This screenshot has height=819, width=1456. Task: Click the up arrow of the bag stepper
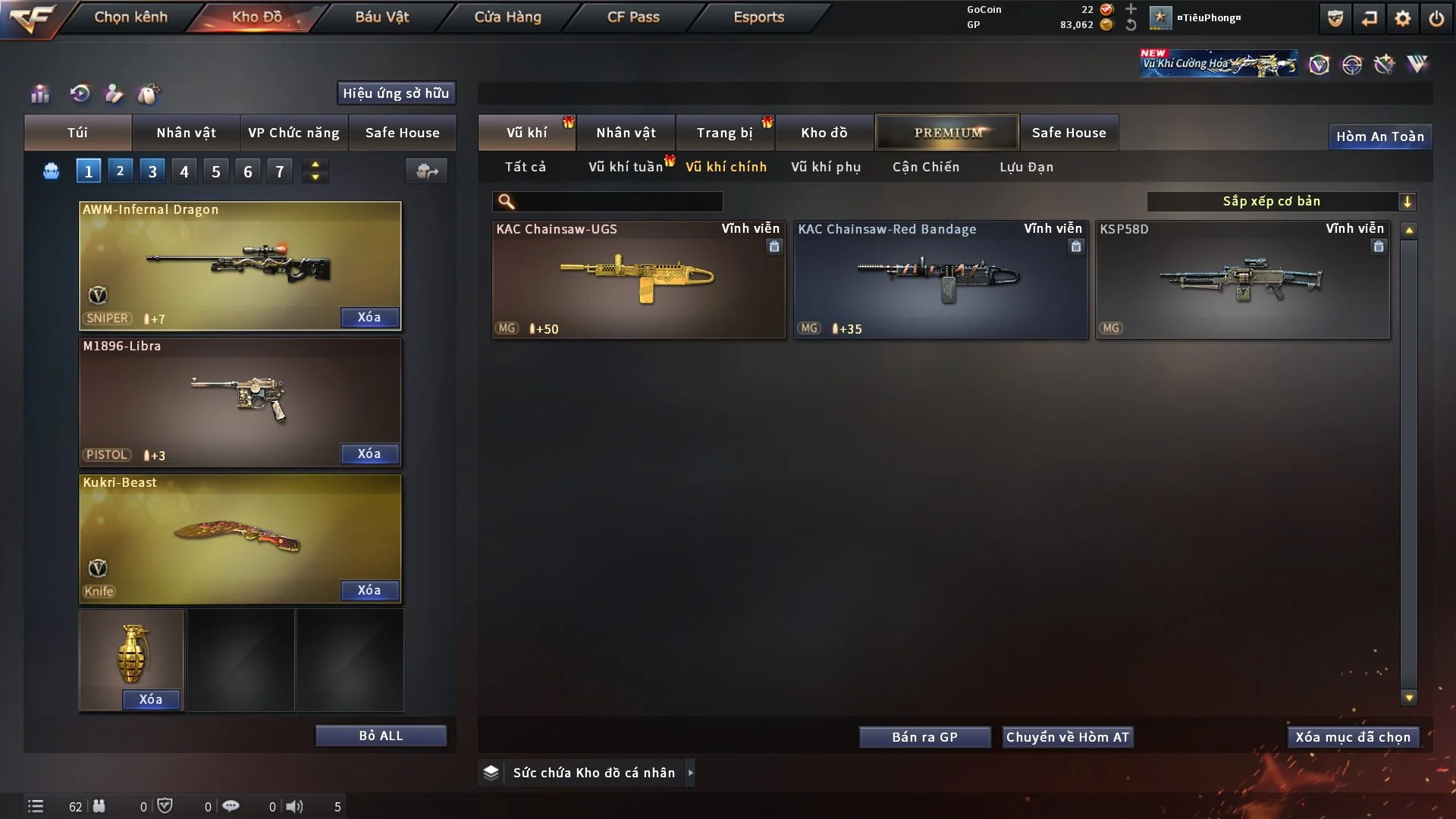pos(315,165)
